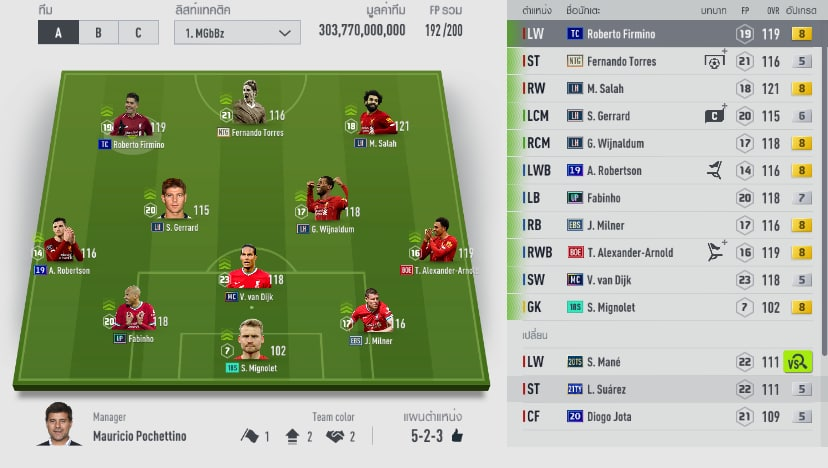This screenshot has width=828, height=468.
Task: Open team tab C
Action: [x=137, y=31]
